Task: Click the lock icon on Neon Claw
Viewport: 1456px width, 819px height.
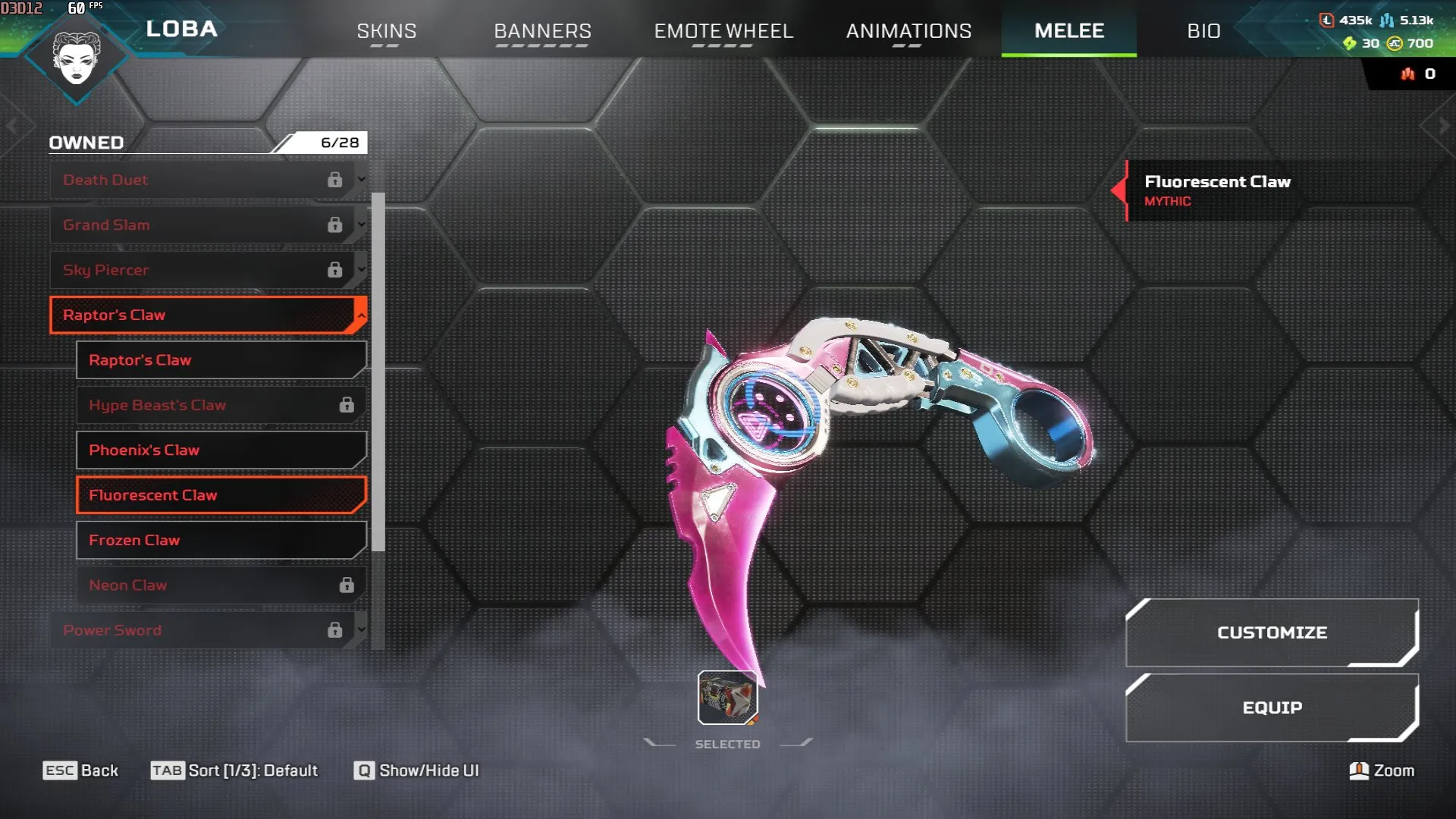Action: tap(348, 584)
